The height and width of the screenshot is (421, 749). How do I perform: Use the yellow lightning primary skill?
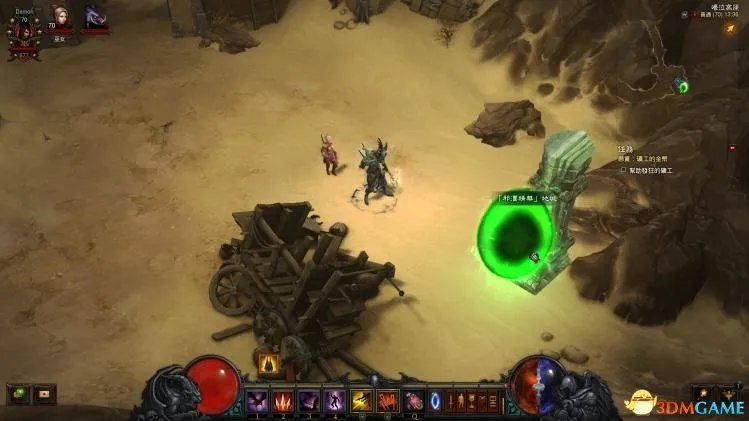[x=362, y=402]
